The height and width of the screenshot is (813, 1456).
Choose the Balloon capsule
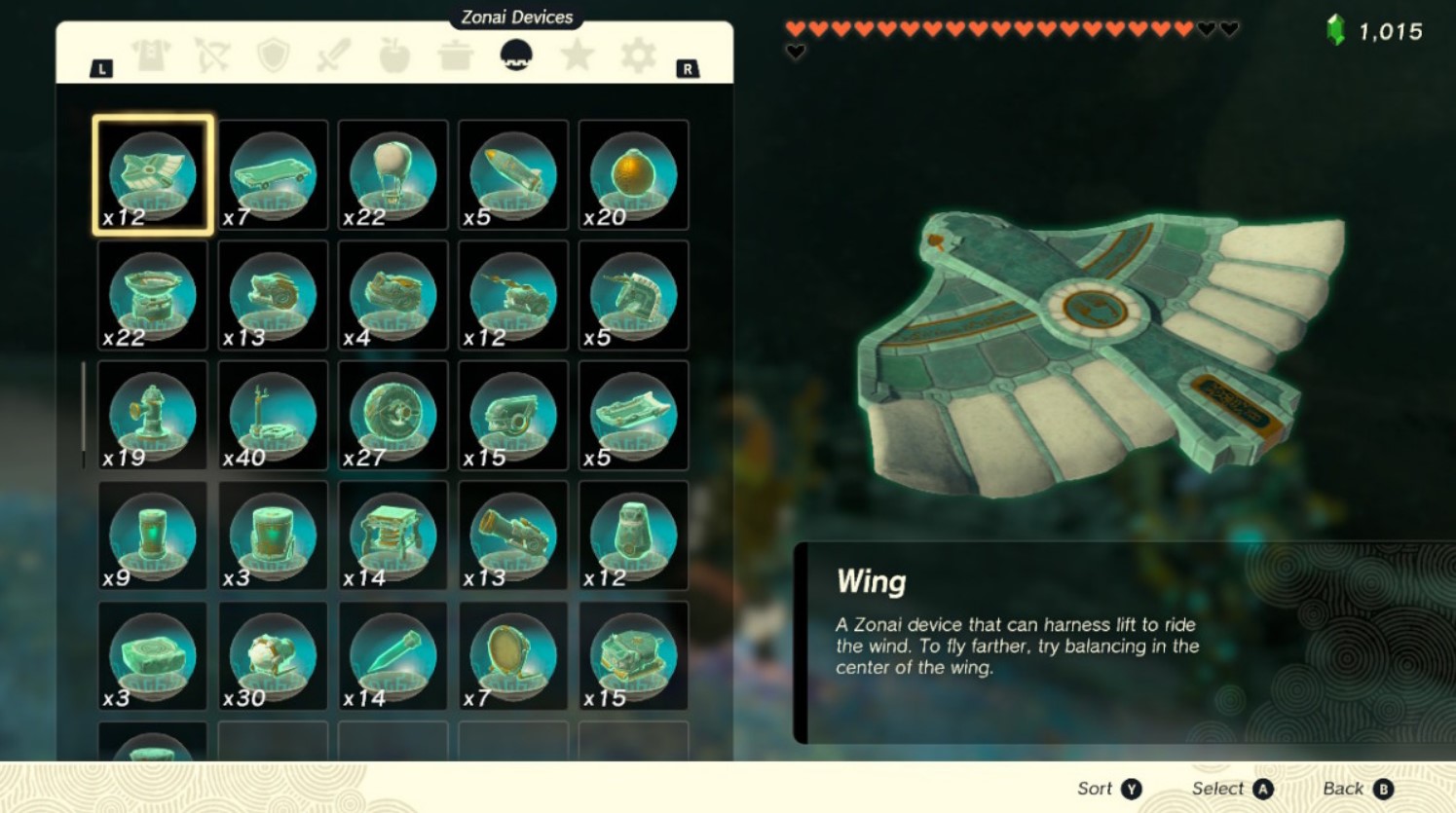392,175
